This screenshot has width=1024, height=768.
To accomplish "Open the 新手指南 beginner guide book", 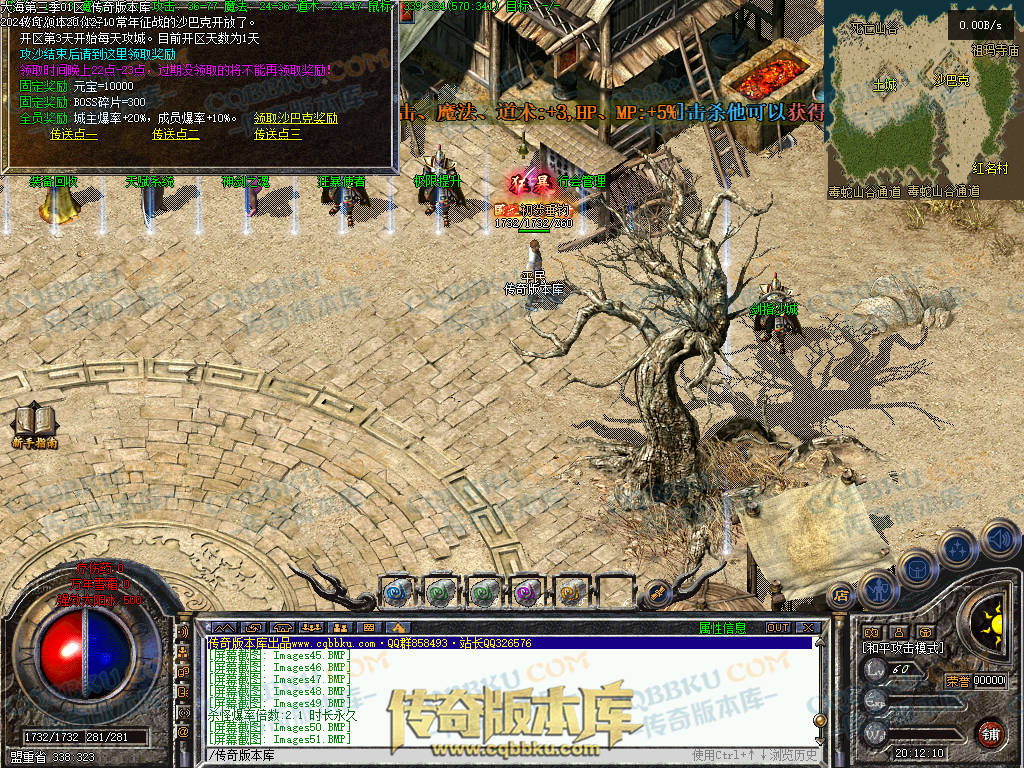I will point(34,424).
